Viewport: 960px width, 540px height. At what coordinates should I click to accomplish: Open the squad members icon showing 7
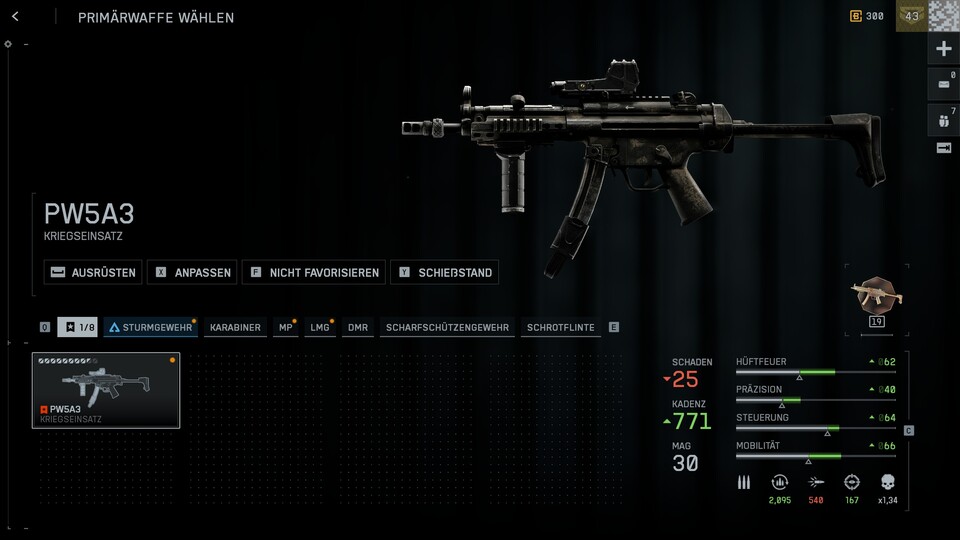coord(943,121)
